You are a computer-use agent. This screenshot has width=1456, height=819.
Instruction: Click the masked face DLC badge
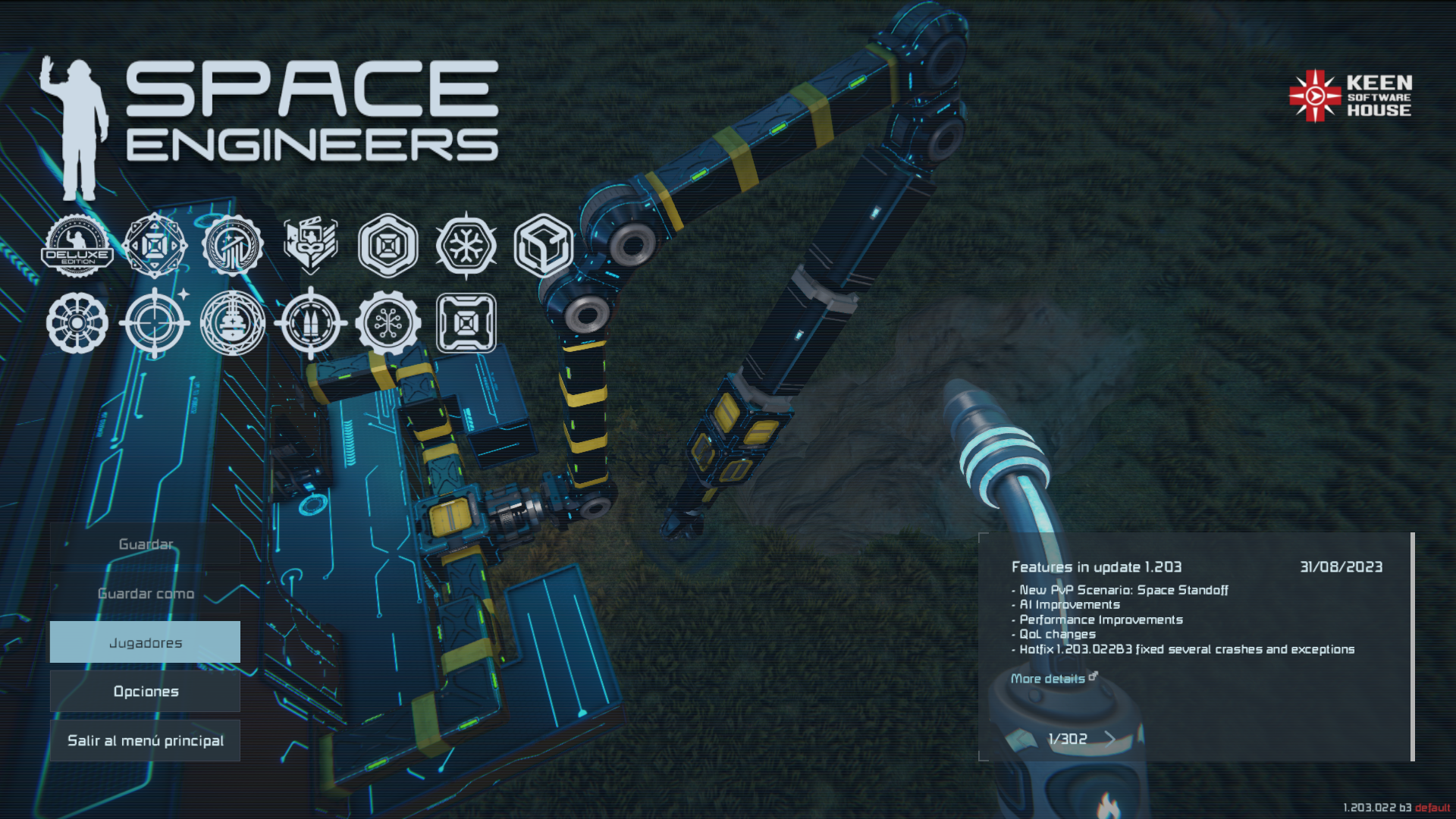click(310, 246)
